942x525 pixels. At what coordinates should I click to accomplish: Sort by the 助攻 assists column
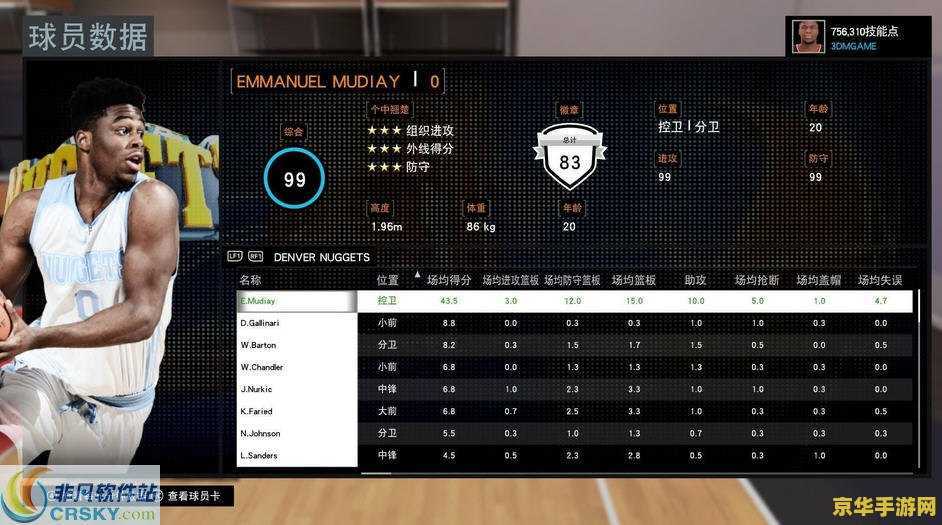click(x=695, y=280)
